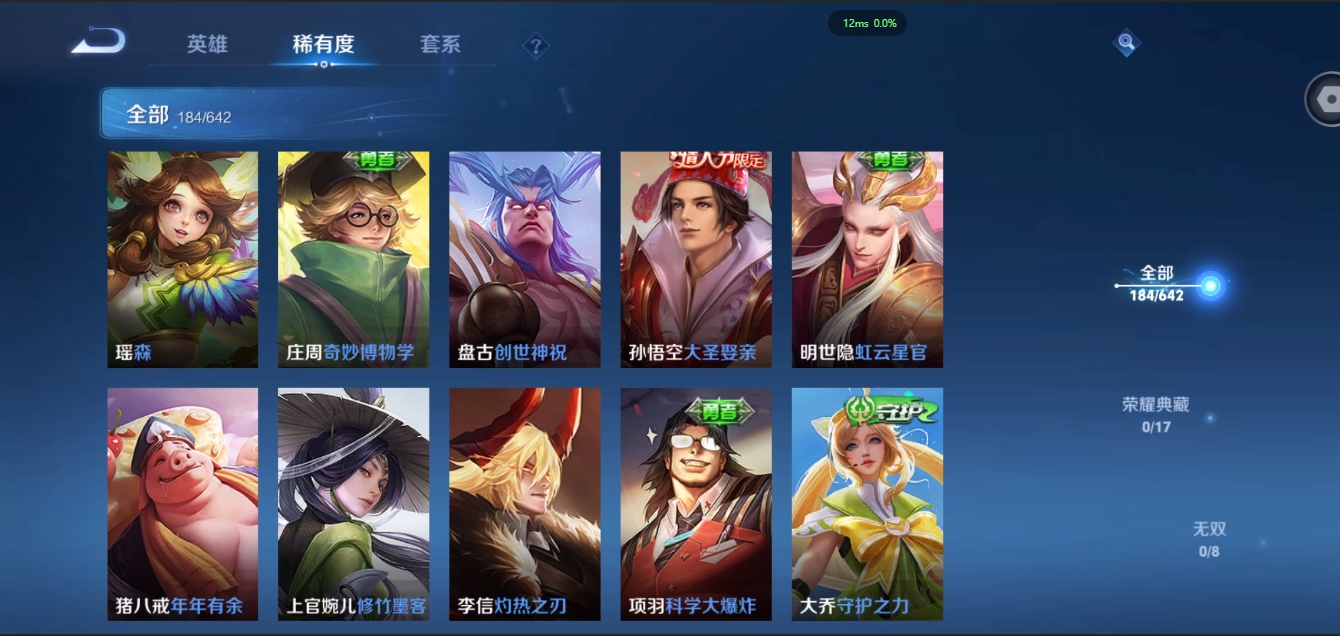Image resolution: width=1340 pixels, height=636 pixels.
Task: Select the 明世隐 虹云星官 skin
Action: [867, 259]
